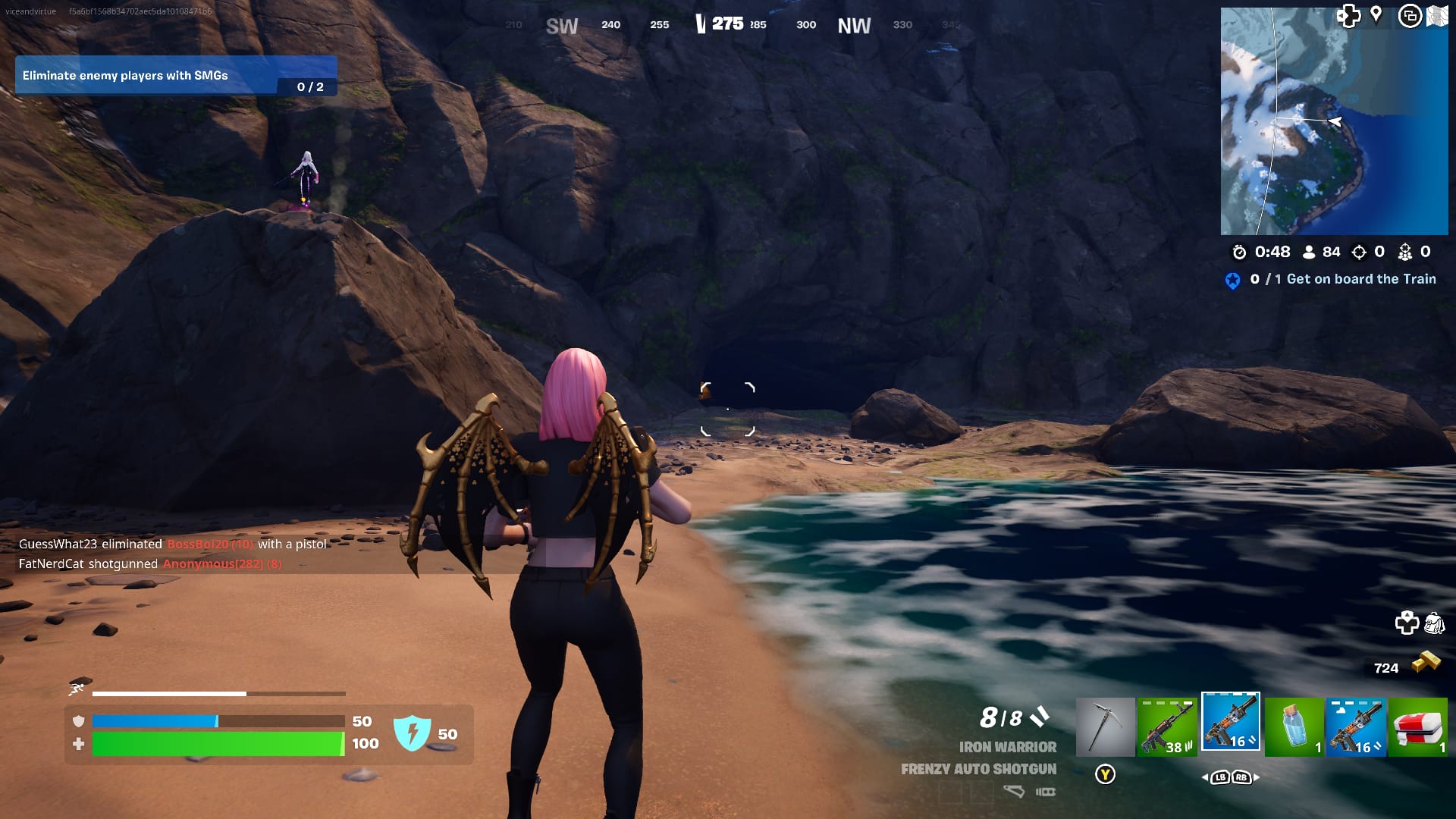
Task: Click the D-pad emote icon near the minimap
Action: [1348, 14]
